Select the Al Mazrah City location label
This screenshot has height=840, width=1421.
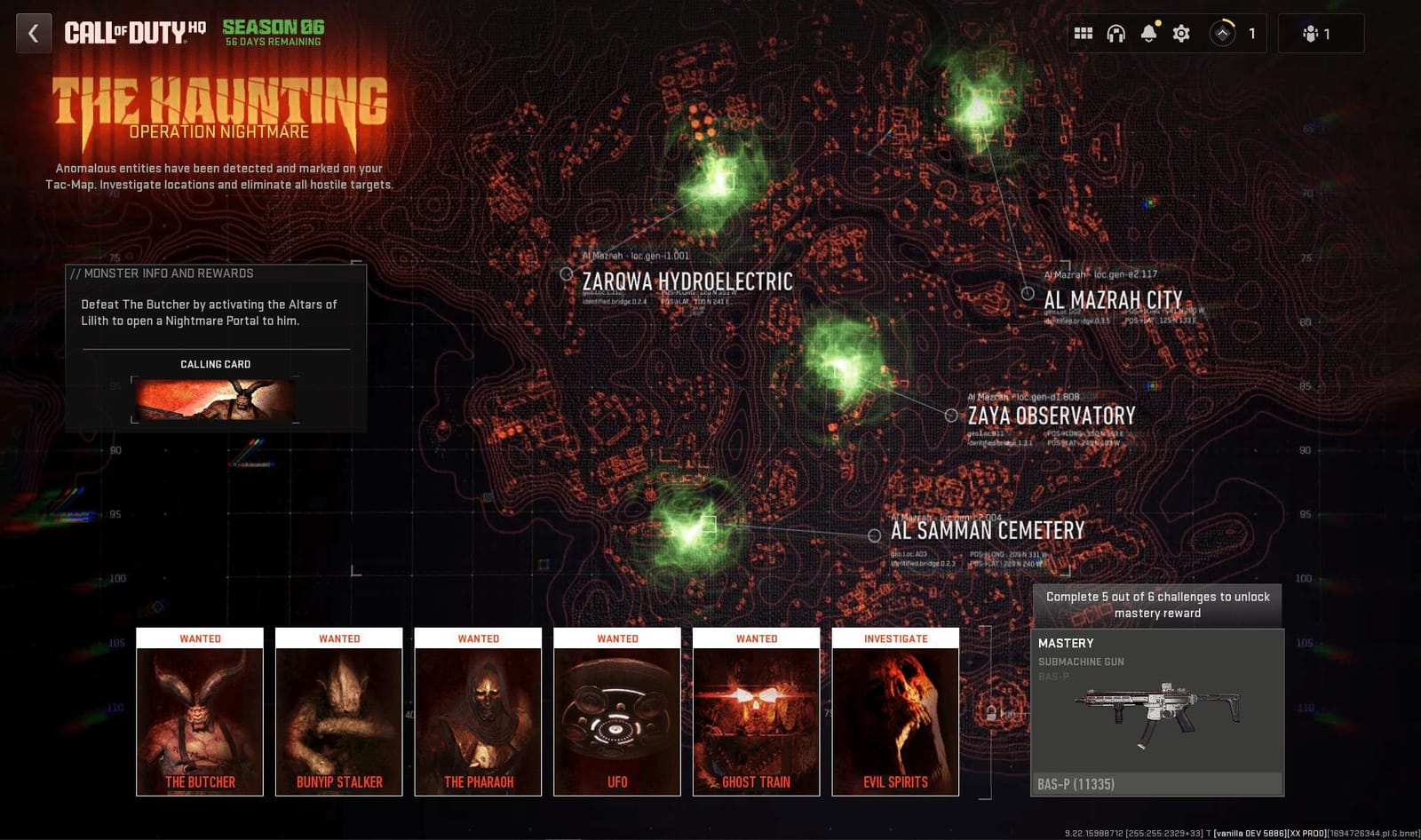click(1115, 299)
